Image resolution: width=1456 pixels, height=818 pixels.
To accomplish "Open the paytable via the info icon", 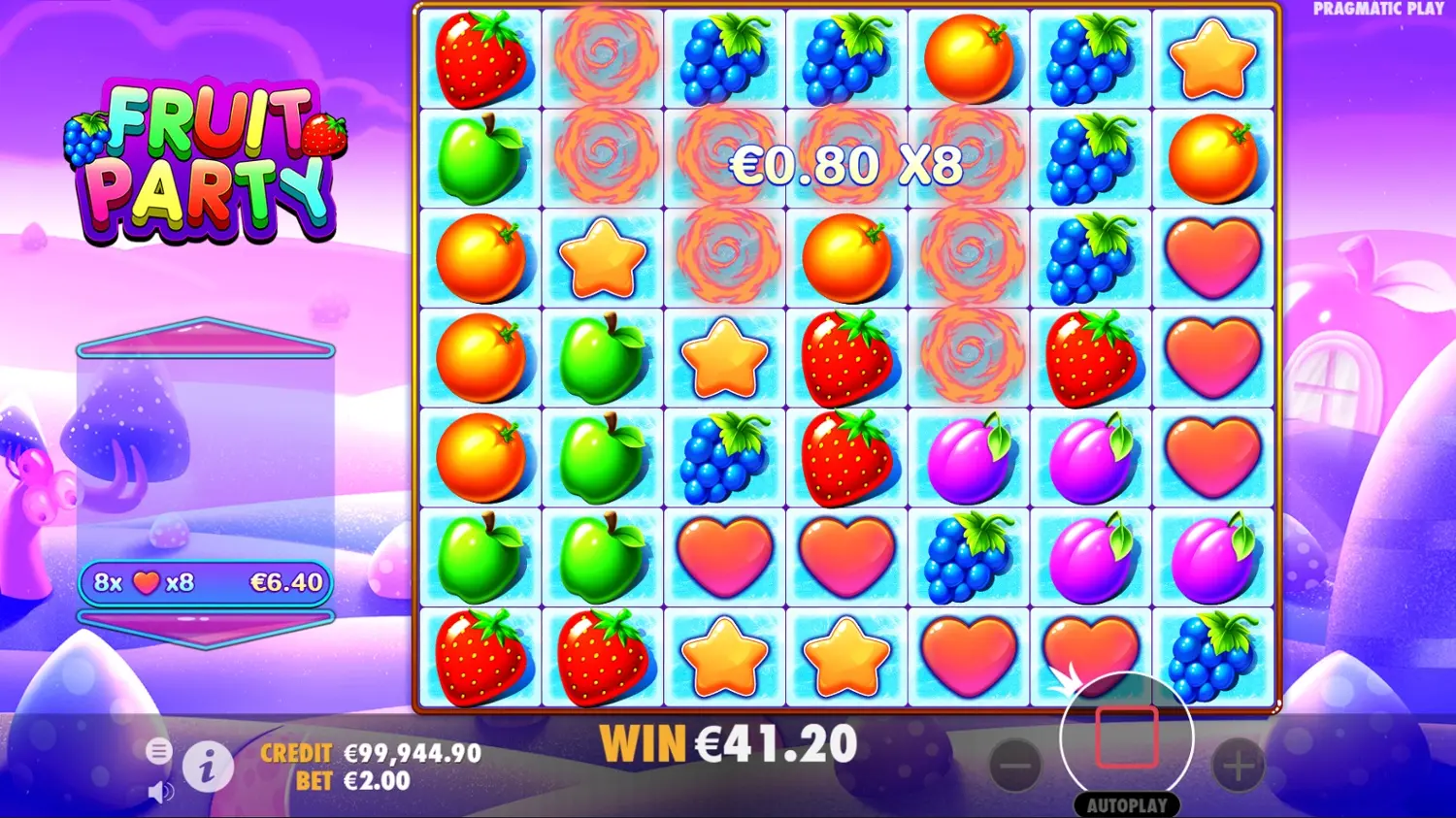I will coord(209,767).
